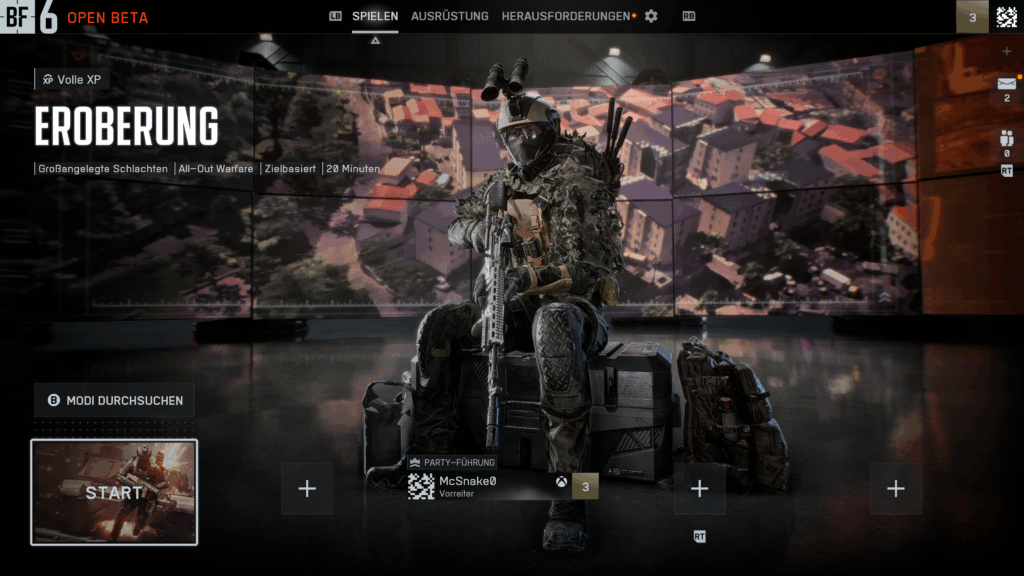Show the friends list icon

tap(1006, 140)
